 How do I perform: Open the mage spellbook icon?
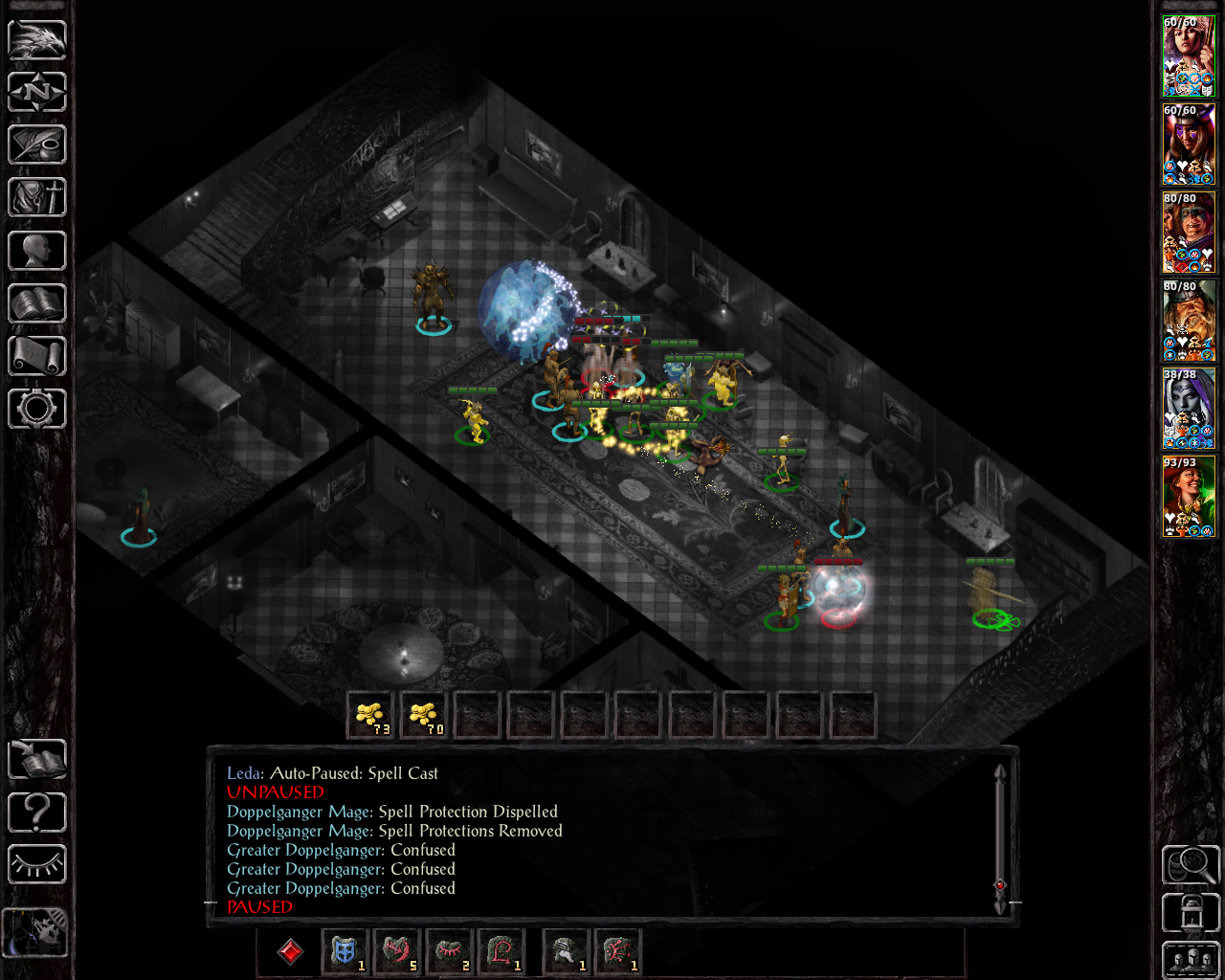(x=37, y=303)
